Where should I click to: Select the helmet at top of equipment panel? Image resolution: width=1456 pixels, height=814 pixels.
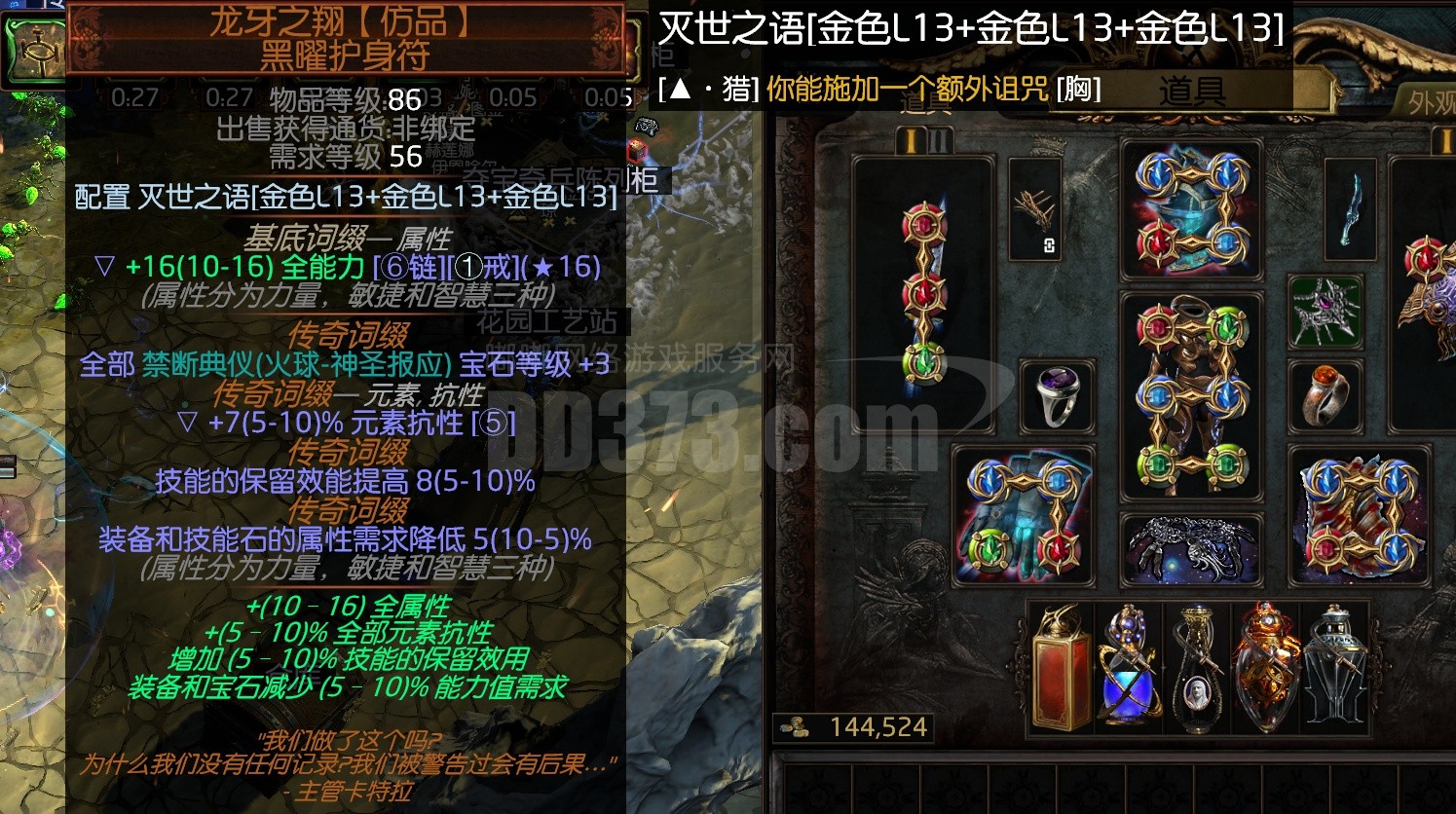1190,209
